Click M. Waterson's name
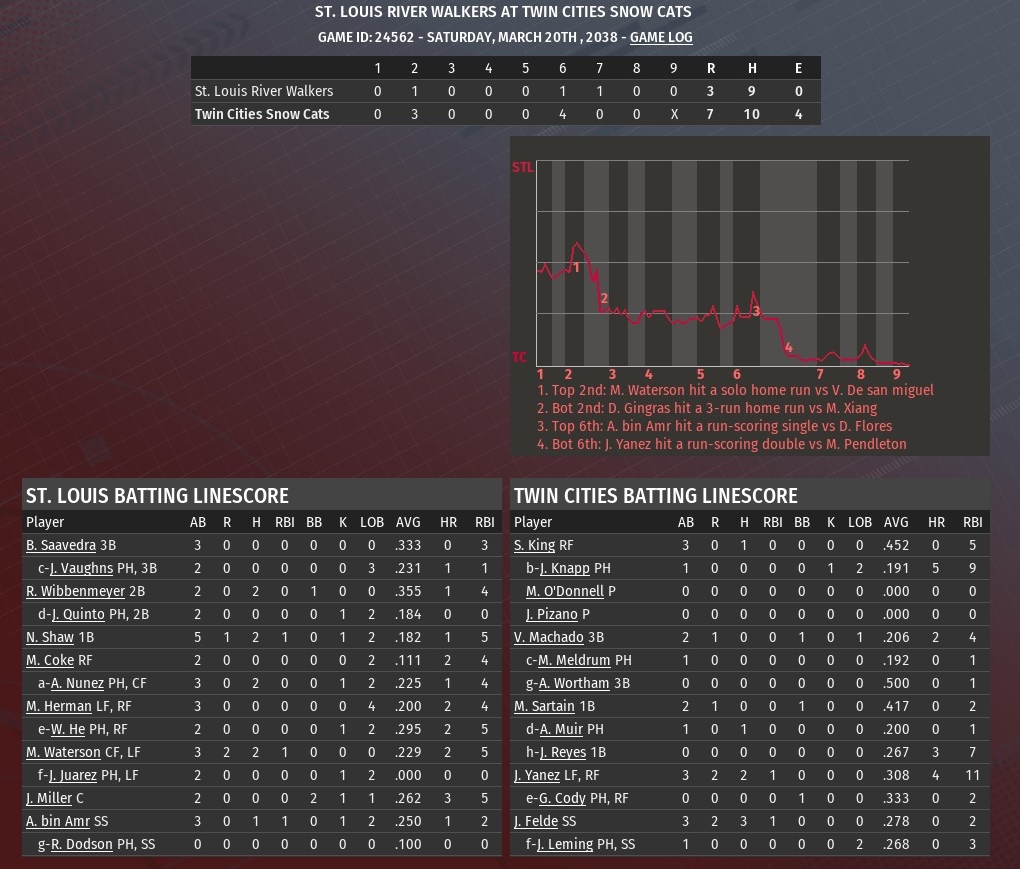The image size is (1020, 869). coord(63,752)
